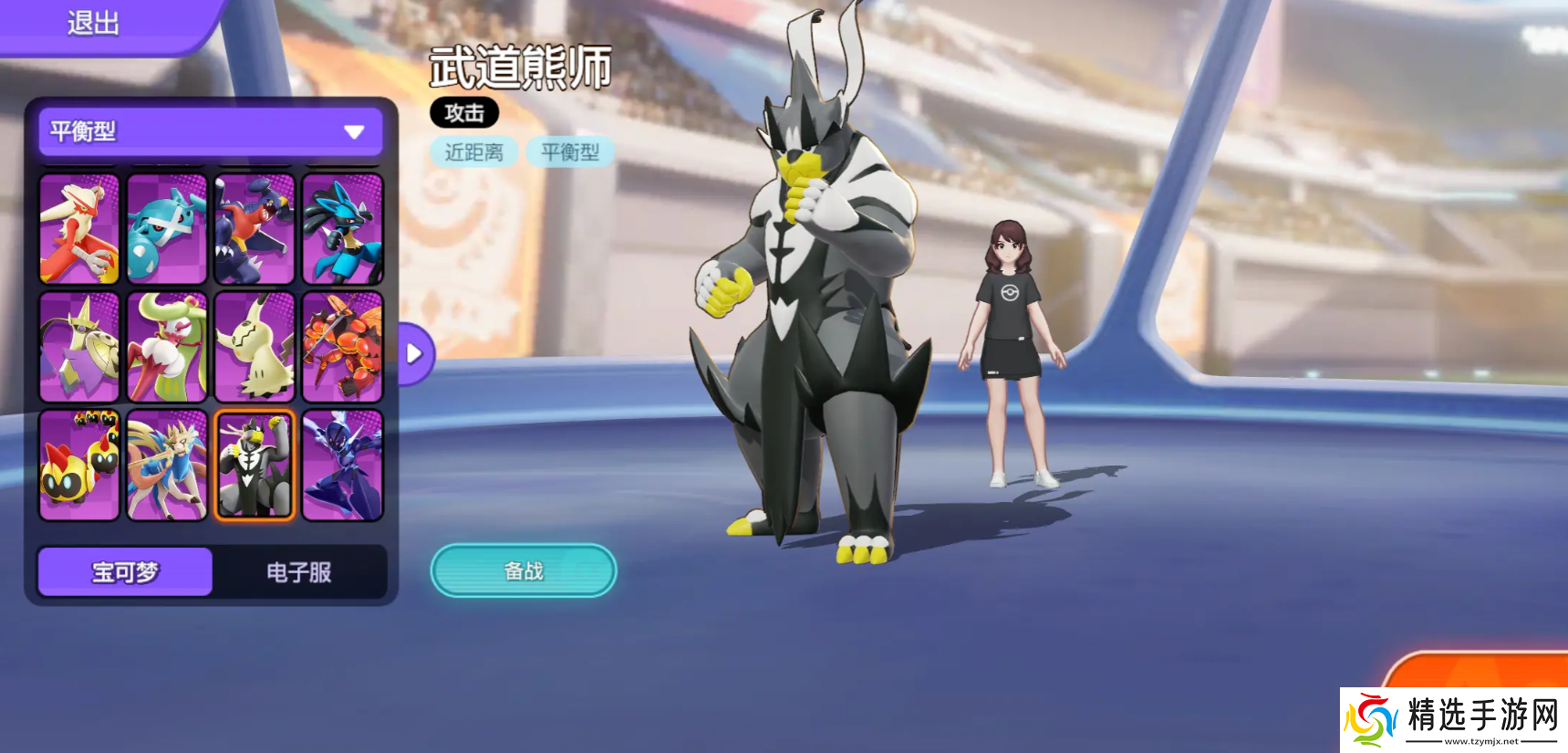Select Zacian from the bottom row

pyautogui.click(x=166, y=464)
